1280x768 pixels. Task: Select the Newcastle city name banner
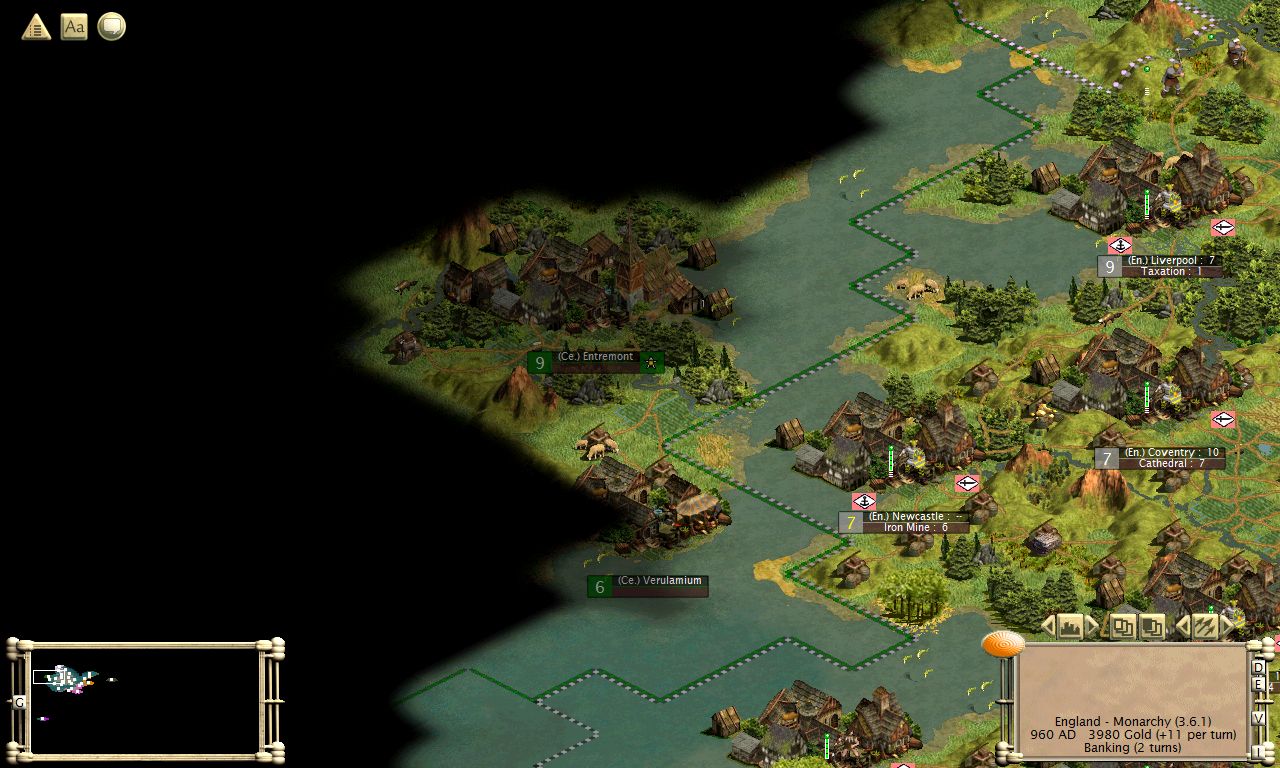pyautogui.click(x=908, y=517)
